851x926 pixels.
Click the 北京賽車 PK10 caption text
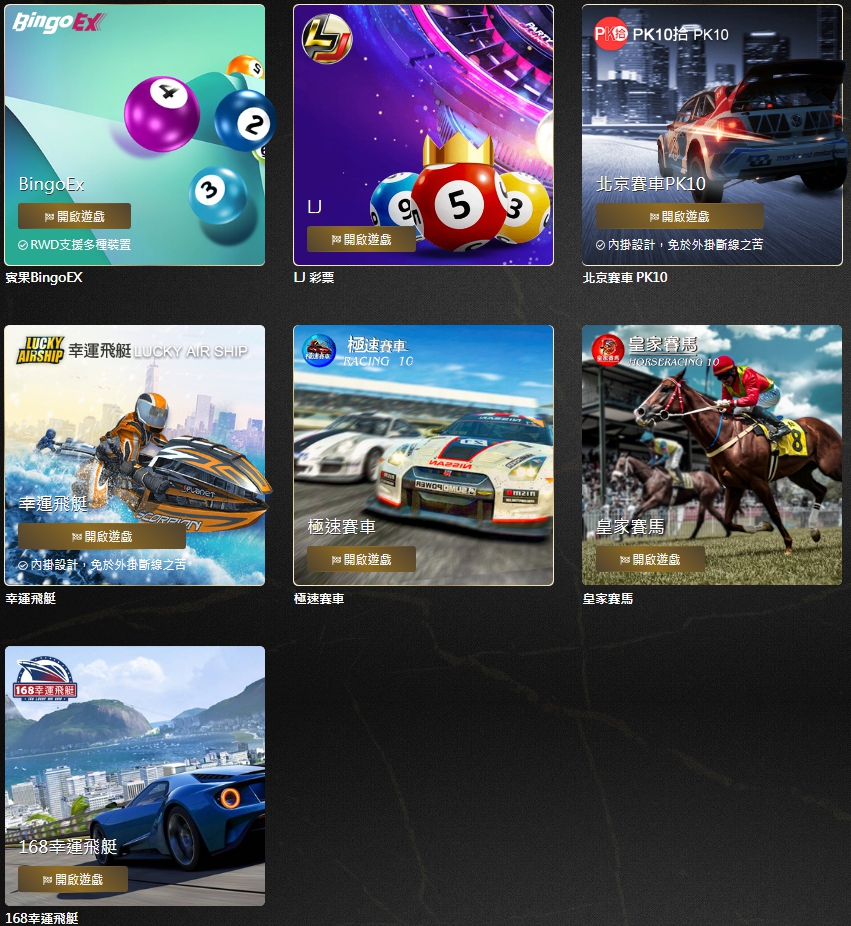[x=625, y=278]
